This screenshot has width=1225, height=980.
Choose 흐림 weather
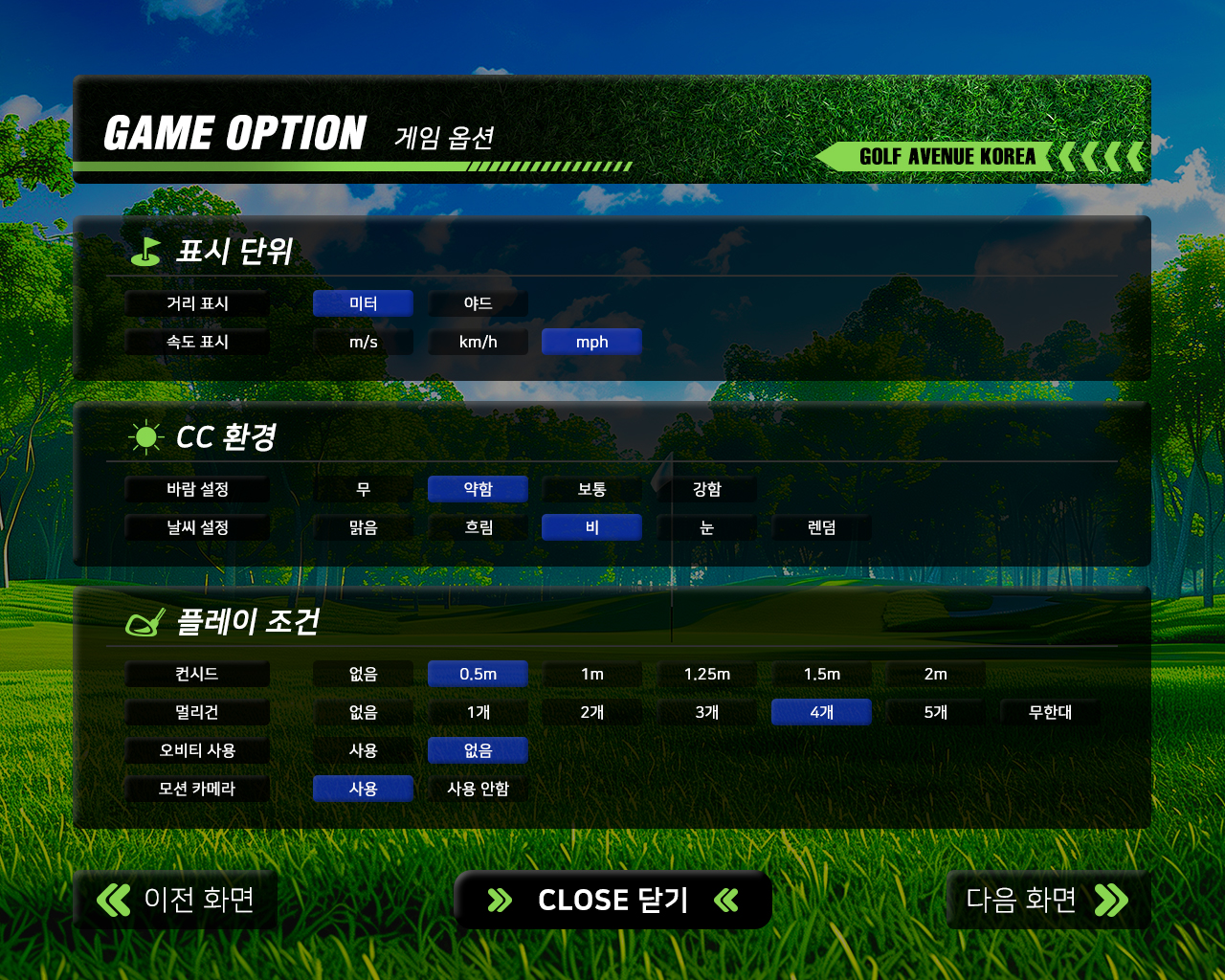coord(478,527)
